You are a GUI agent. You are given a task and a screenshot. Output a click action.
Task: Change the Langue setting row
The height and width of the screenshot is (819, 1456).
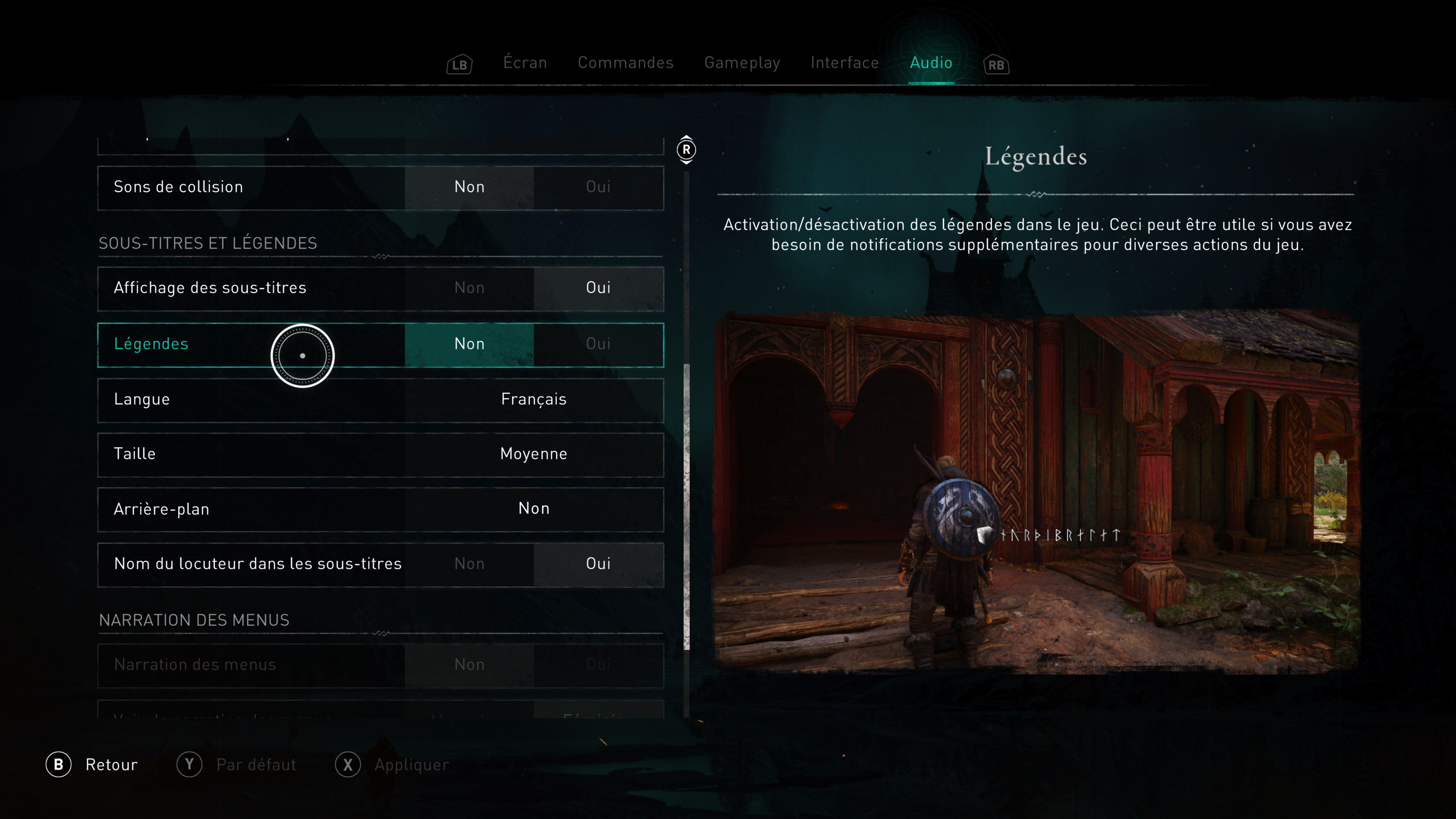pos(533,399)
